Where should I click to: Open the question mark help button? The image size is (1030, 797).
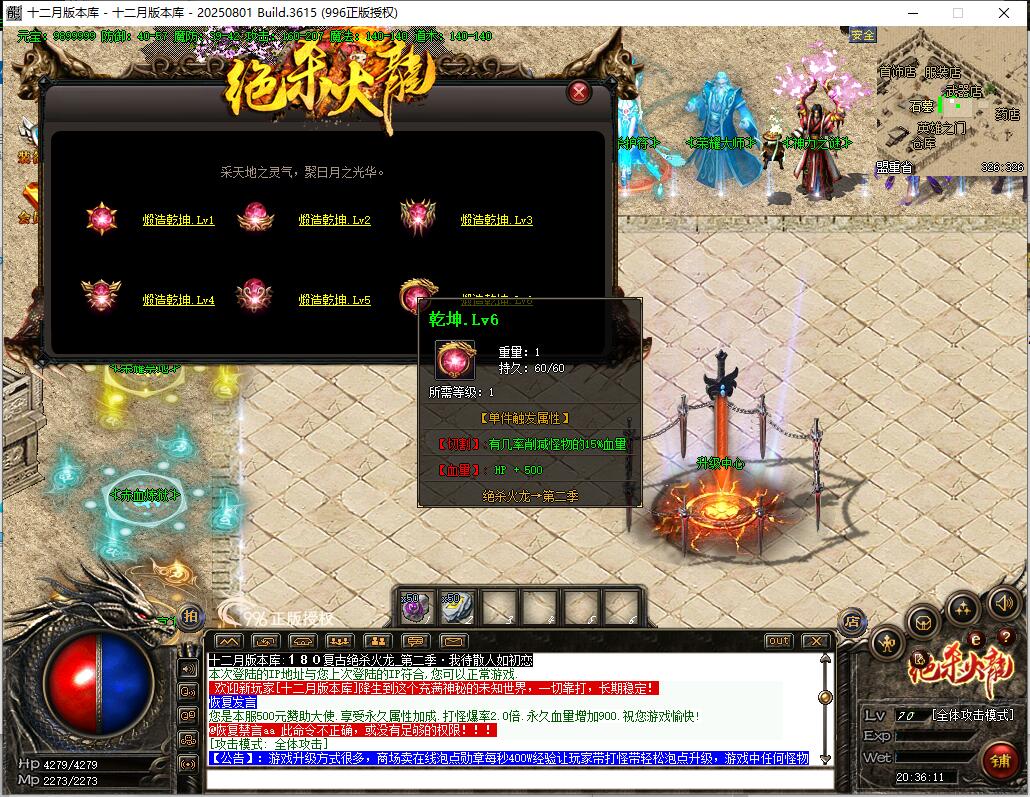coord(1004,637)
